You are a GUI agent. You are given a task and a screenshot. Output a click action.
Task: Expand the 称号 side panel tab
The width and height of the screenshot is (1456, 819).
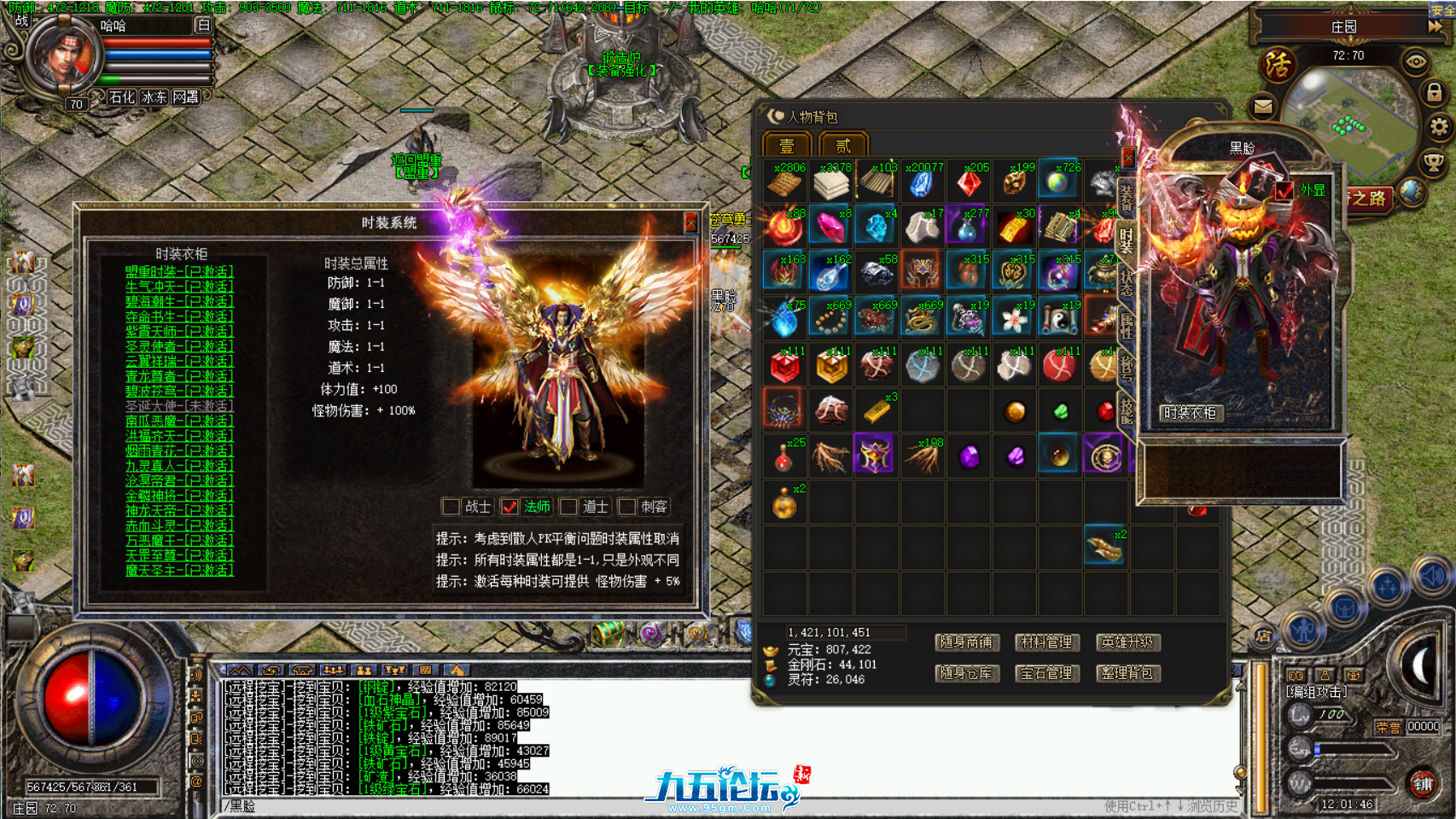[x=1127, y=367]
